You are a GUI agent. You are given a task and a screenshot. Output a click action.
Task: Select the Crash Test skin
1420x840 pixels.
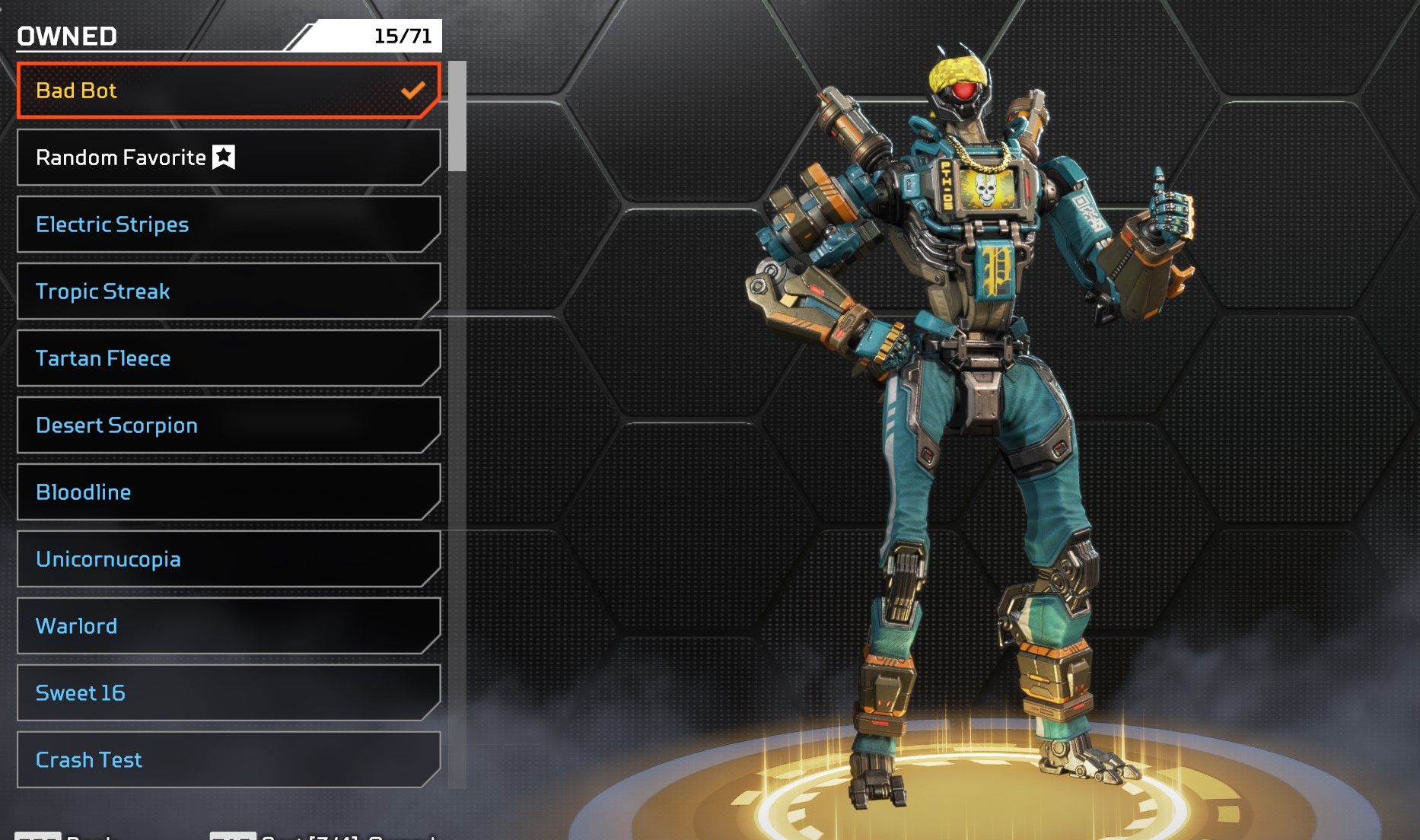coord(228,760)
